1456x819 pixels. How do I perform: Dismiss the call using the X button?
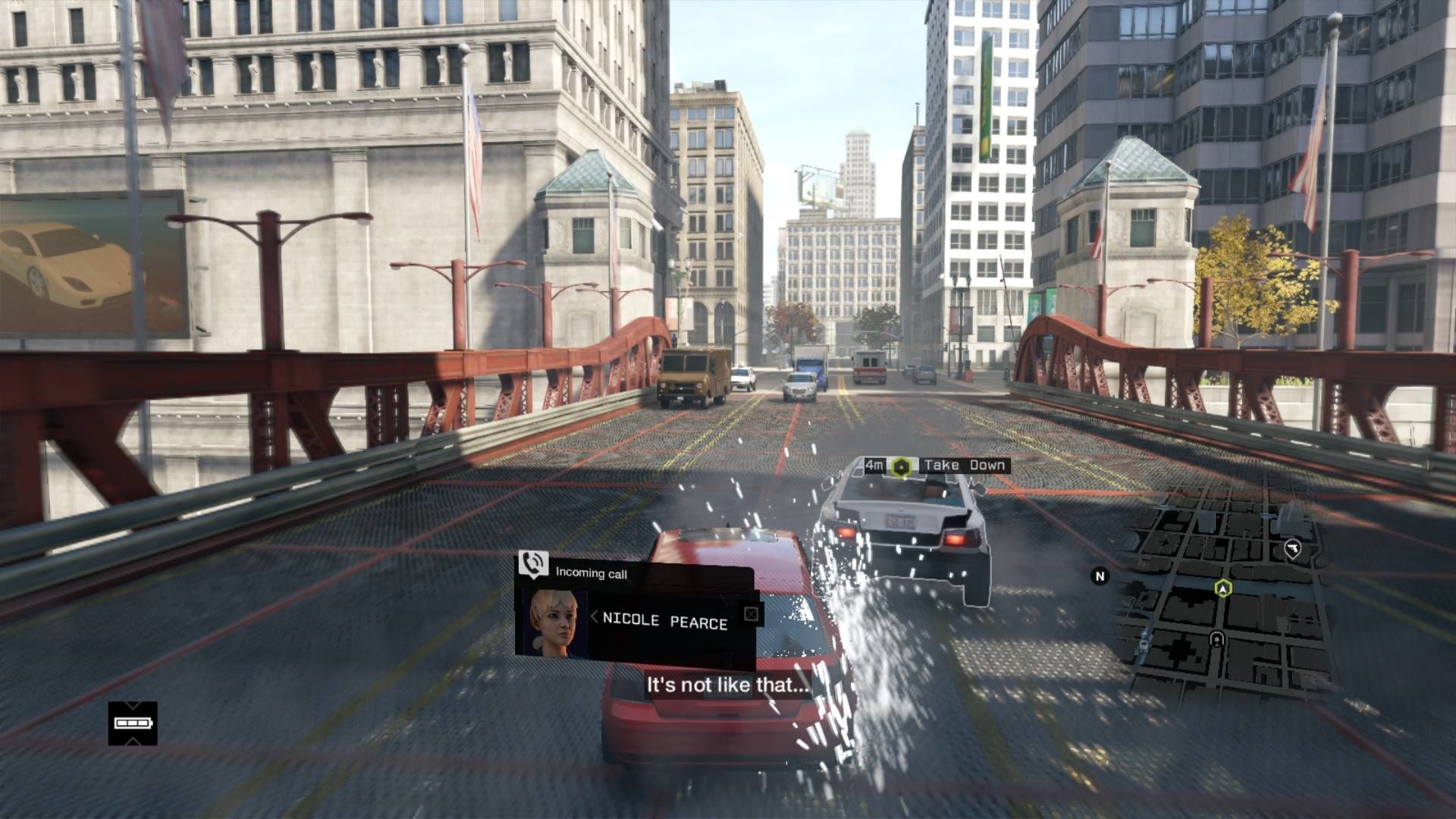tap(751, 613)
